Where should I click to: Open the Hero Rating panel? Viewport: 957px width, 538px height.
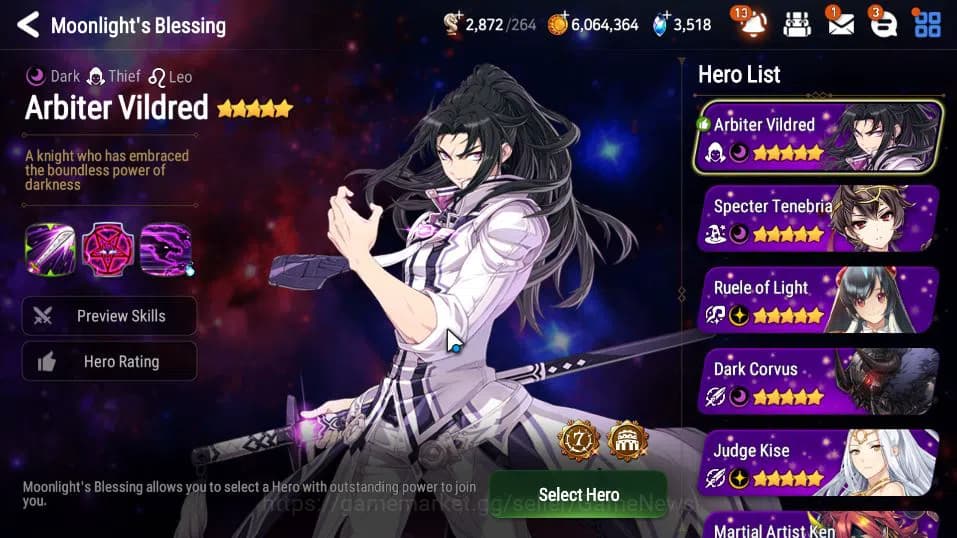[110, 362]
